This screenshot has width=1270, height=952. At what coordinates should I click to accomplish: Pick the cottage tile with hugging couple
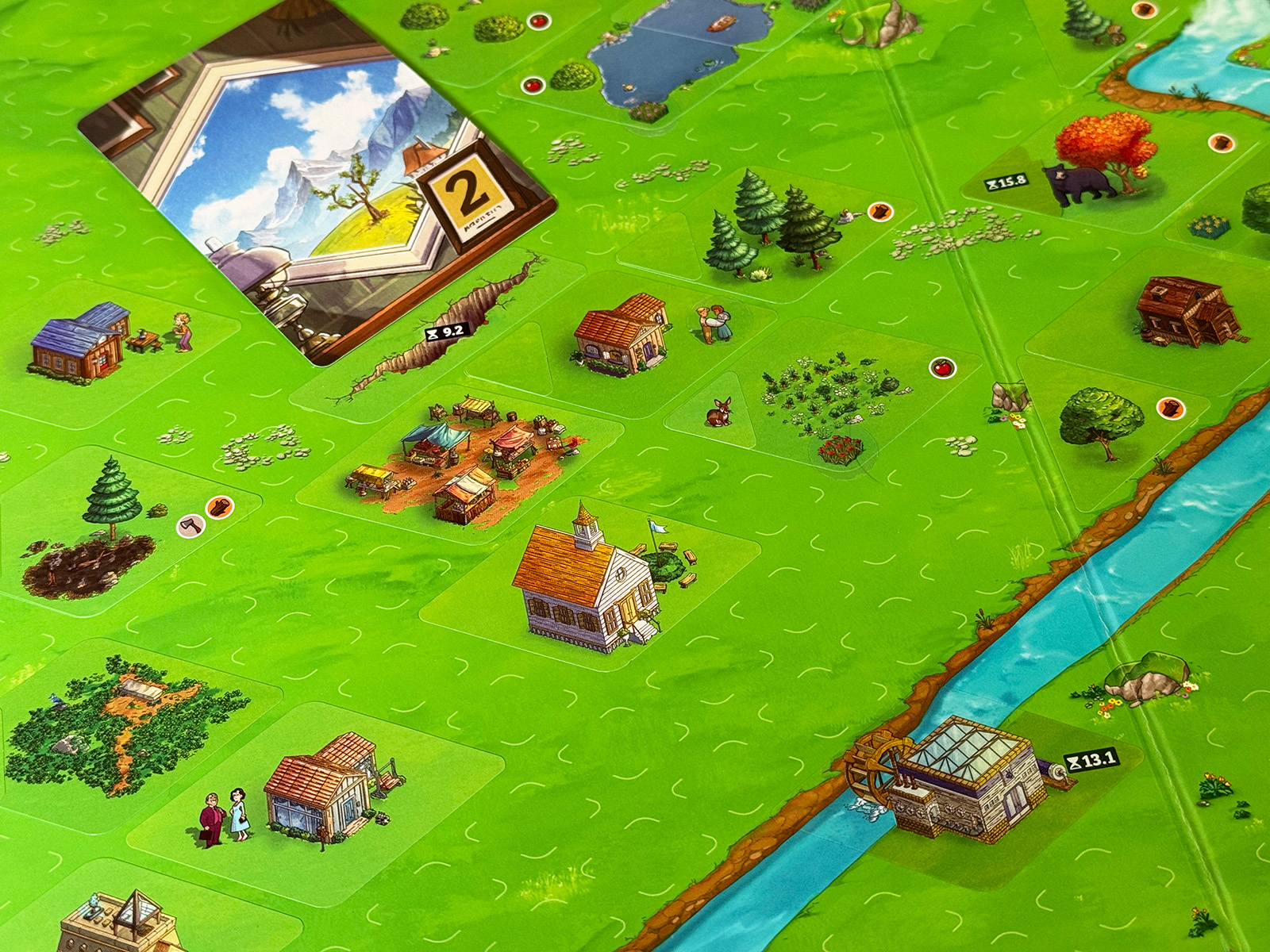(x=635, y=337)
